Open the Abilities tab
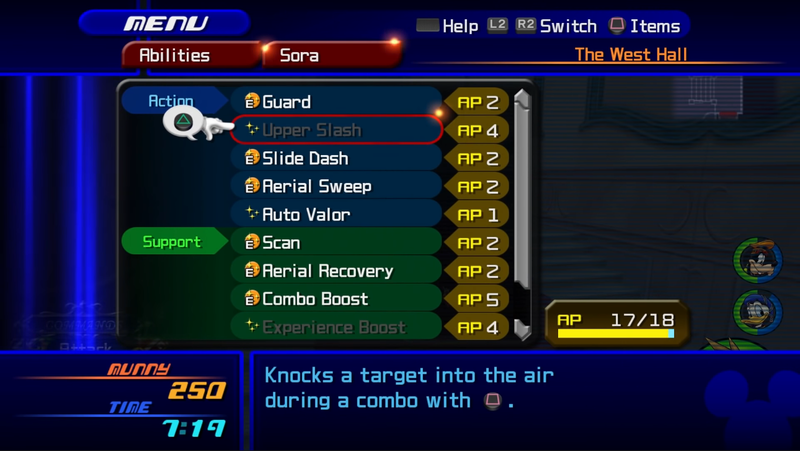This screenshot has width=800, height=451. [x=175, y=56]
